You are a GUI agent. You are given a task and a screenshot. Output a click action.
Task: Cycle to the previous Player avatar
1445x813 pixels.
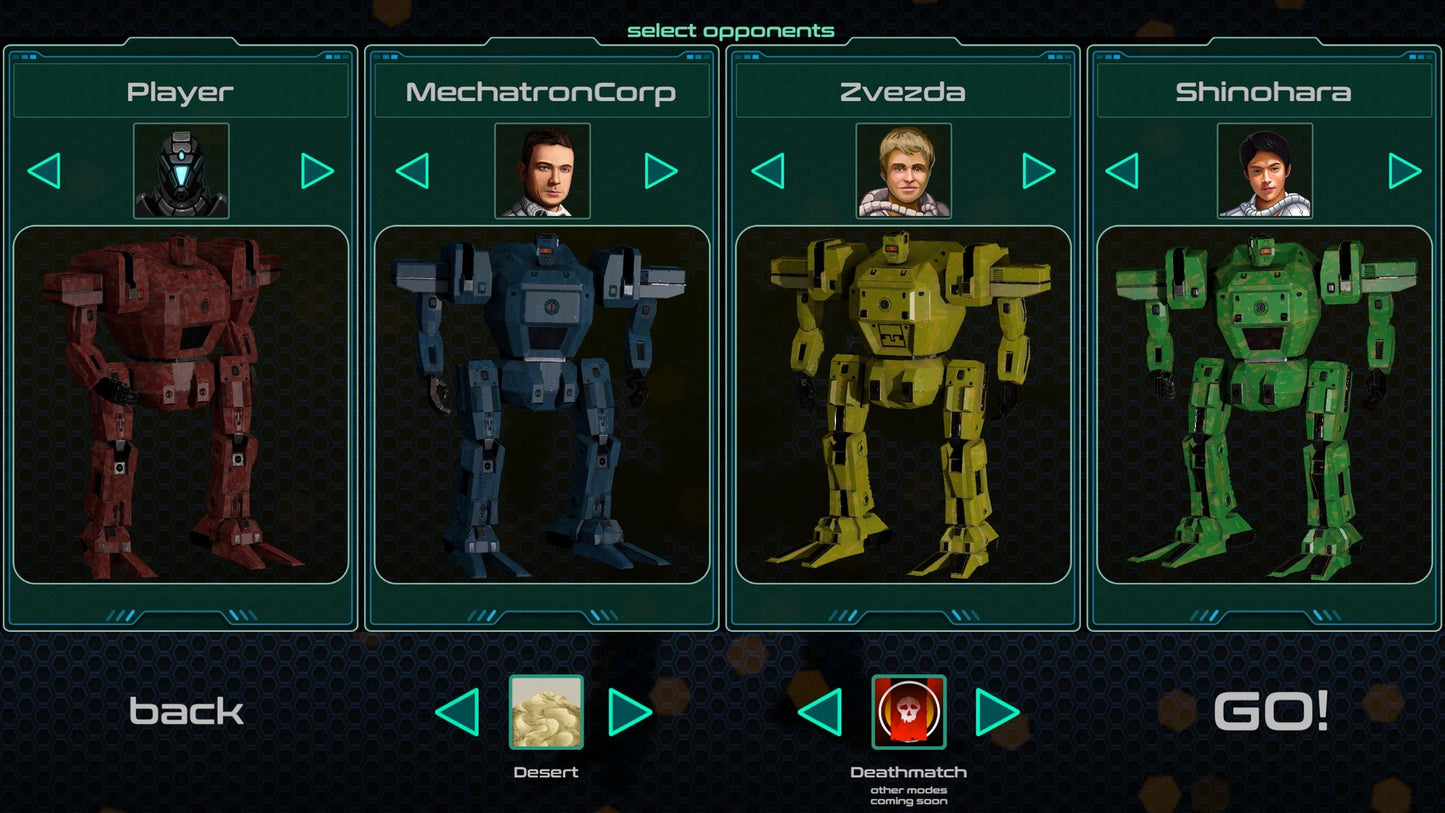pos(45,169)
